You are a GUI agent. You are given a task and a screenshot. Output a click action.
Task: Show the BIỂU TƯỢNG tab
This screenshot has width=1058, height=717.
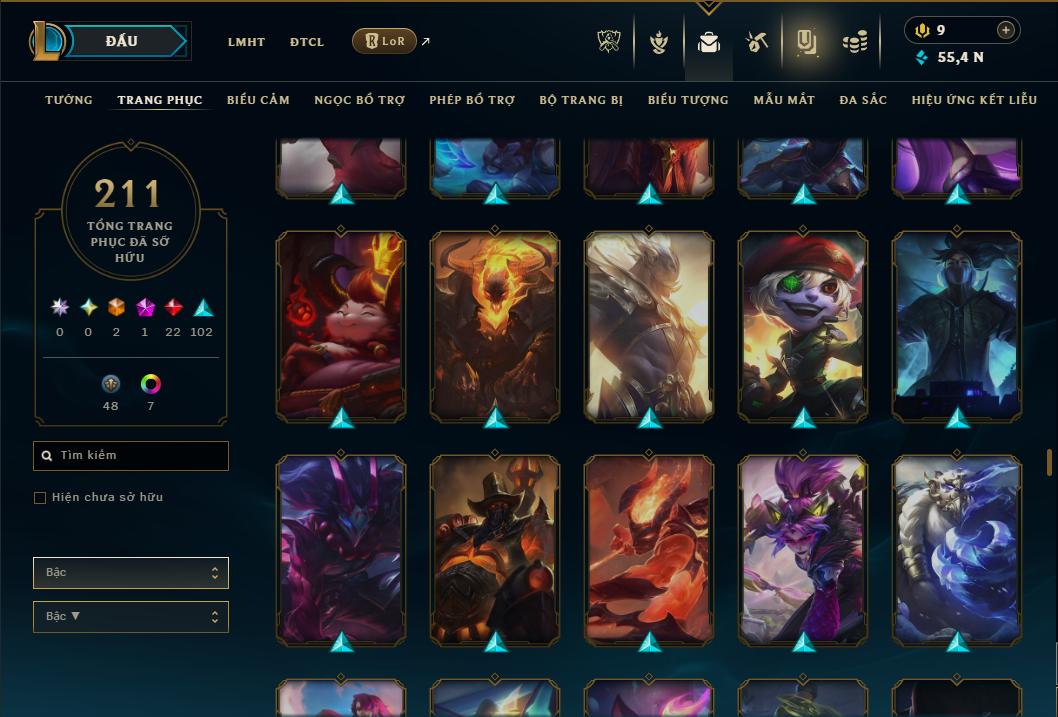tap(688, 100)
